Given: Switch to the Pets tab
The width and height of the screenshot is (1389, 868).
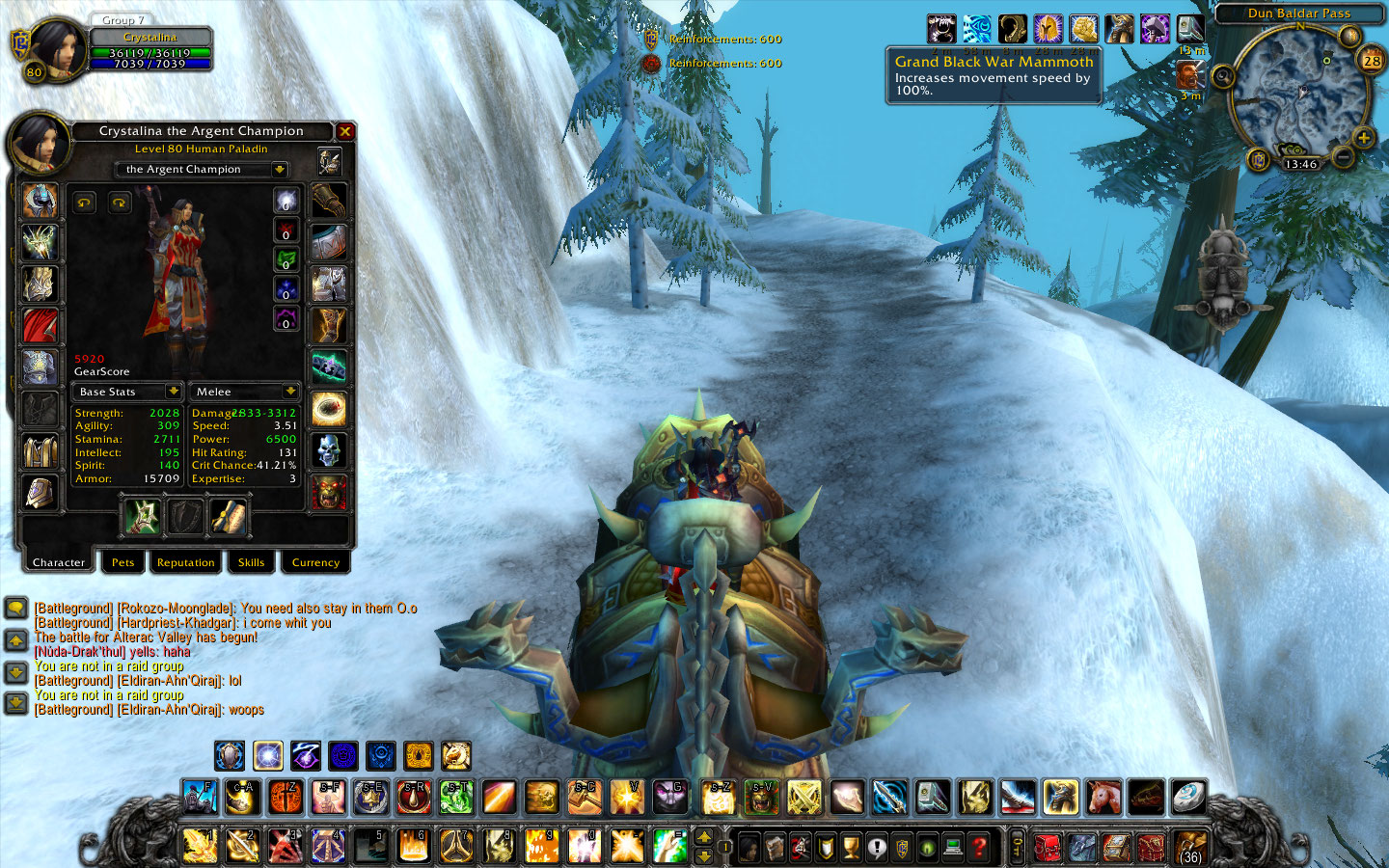Looking at the screenshot, I should tap(123, 562).
